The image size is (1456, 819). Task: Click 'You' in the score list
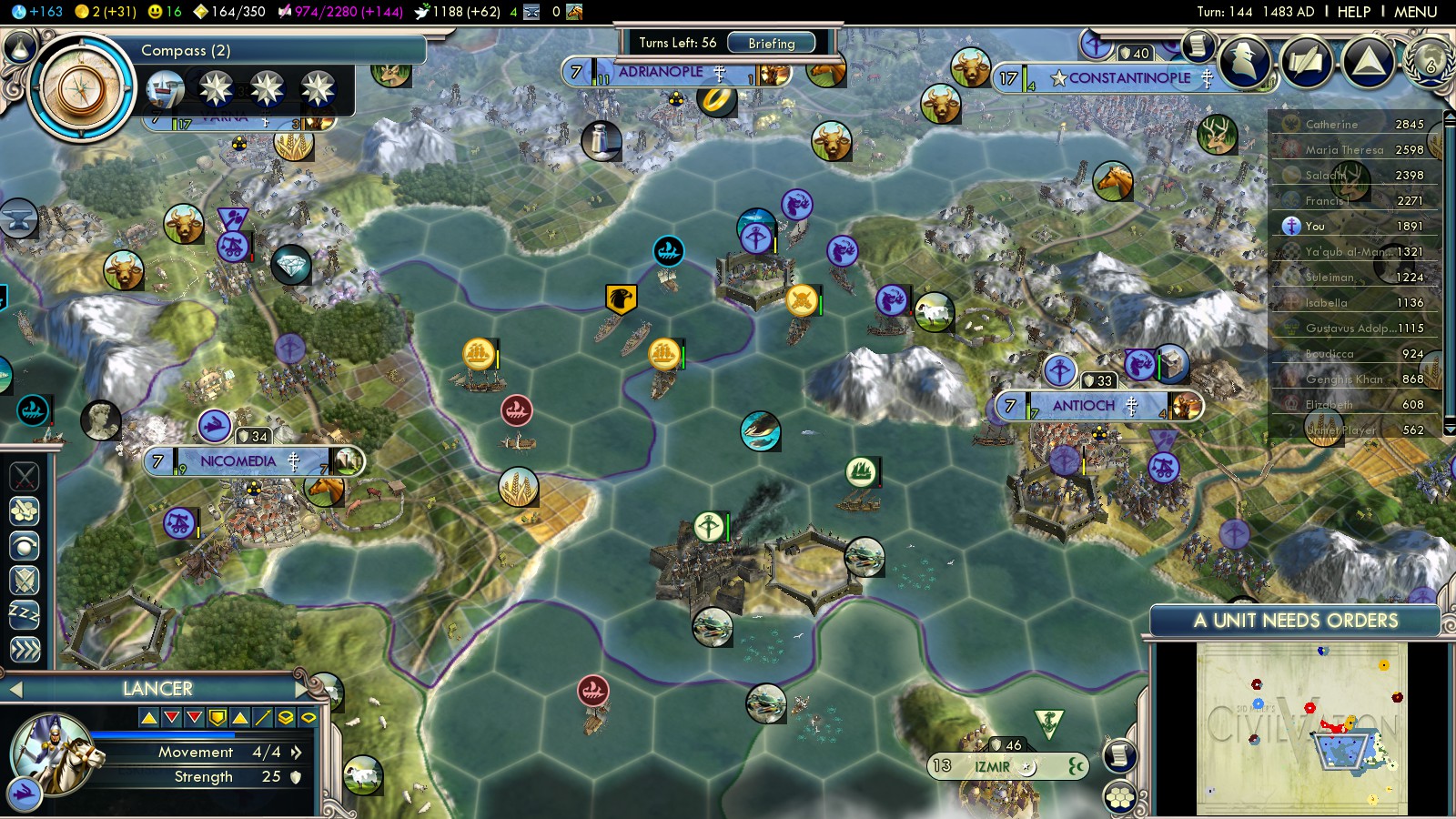click(x=1313, y=225)
